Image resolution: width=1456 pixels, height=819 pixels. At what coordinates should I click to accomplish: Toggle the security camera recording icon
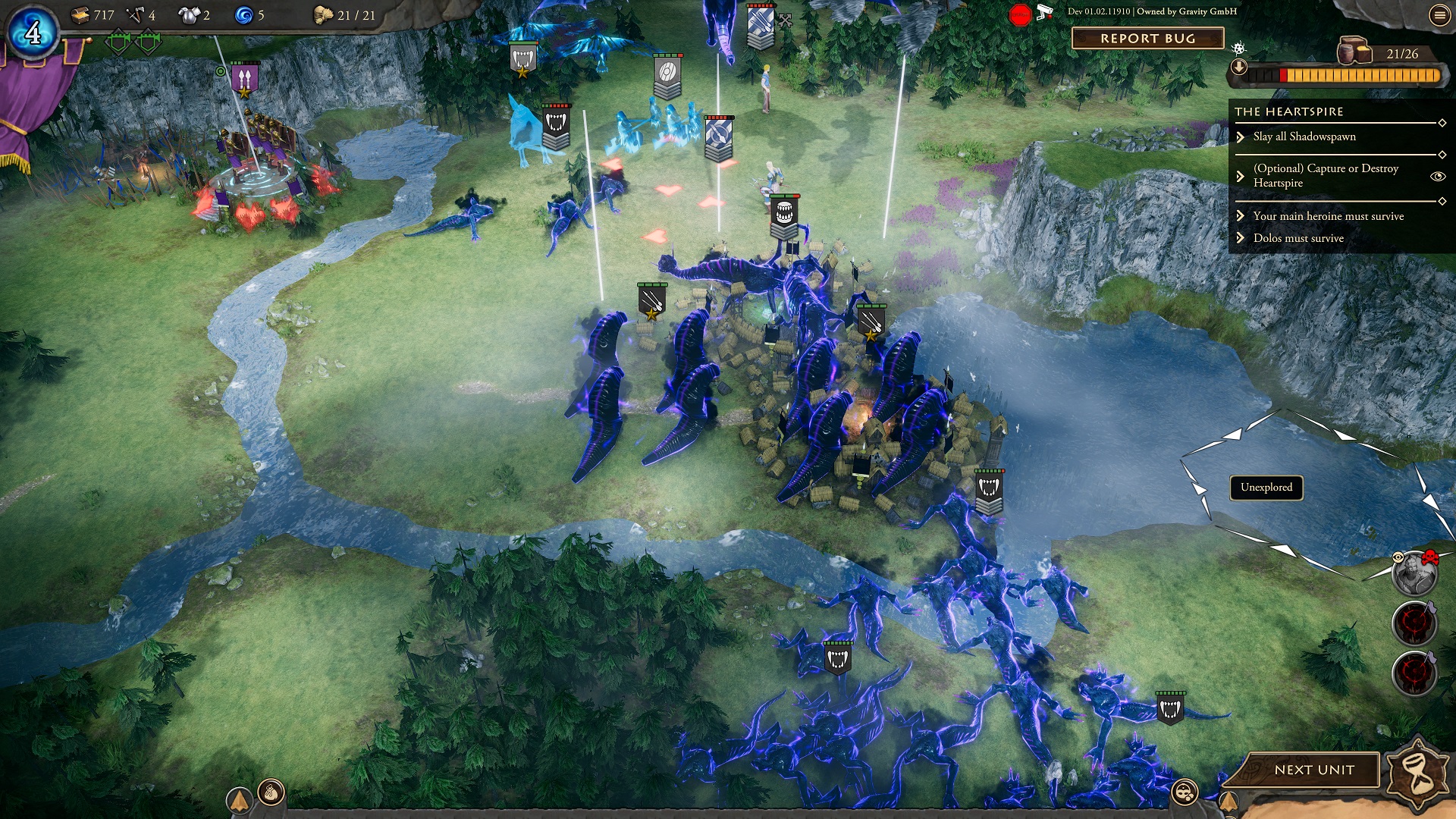tap(1045, 12)
